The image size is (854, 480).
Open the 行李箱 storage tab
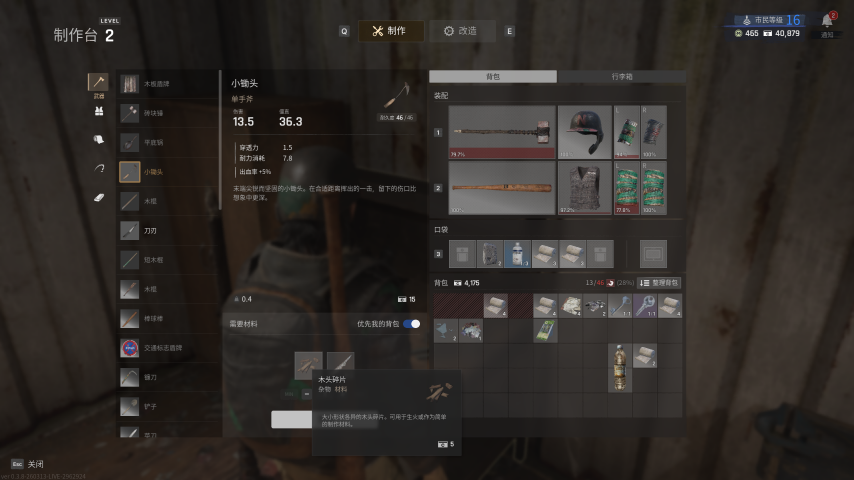[x=621, y=76]
